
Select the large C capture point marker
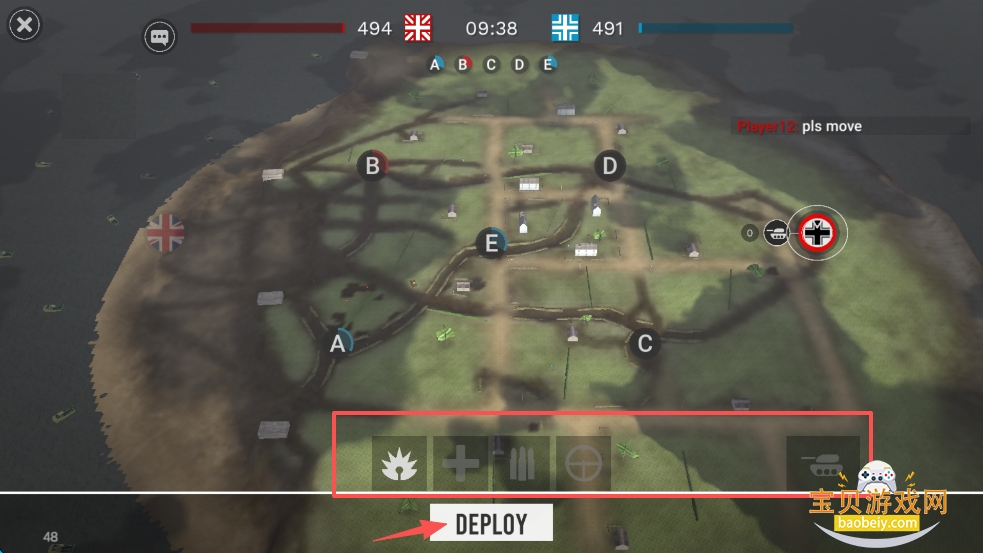(645, 344)
